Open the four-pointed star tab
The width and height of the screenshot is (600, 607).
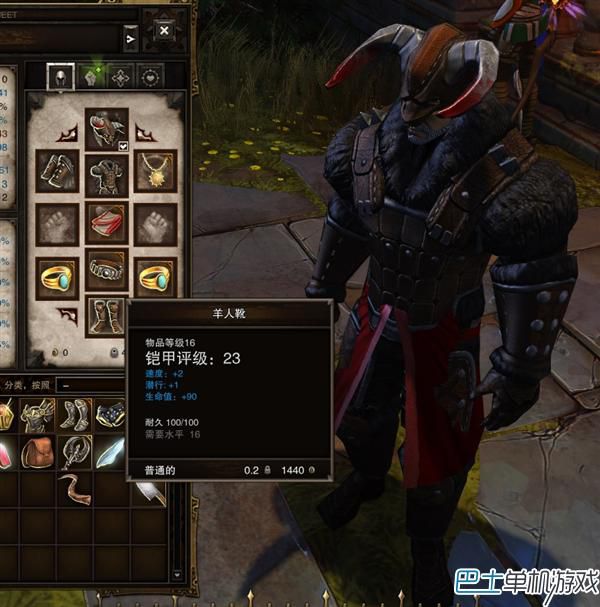tap(120, 76)
